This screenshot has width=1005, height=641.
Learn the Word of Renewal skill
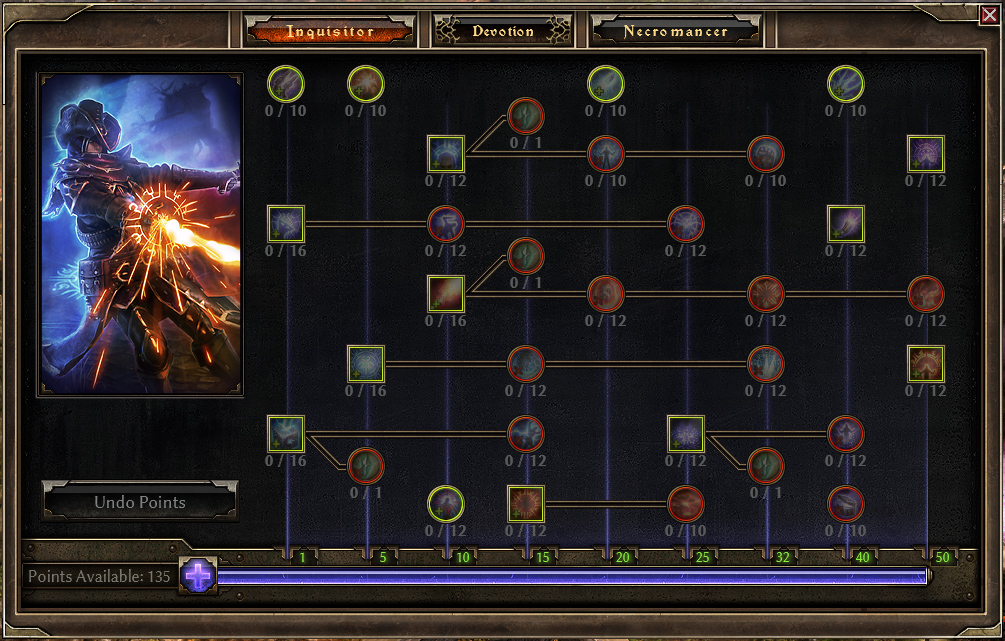tap(446, 154)
